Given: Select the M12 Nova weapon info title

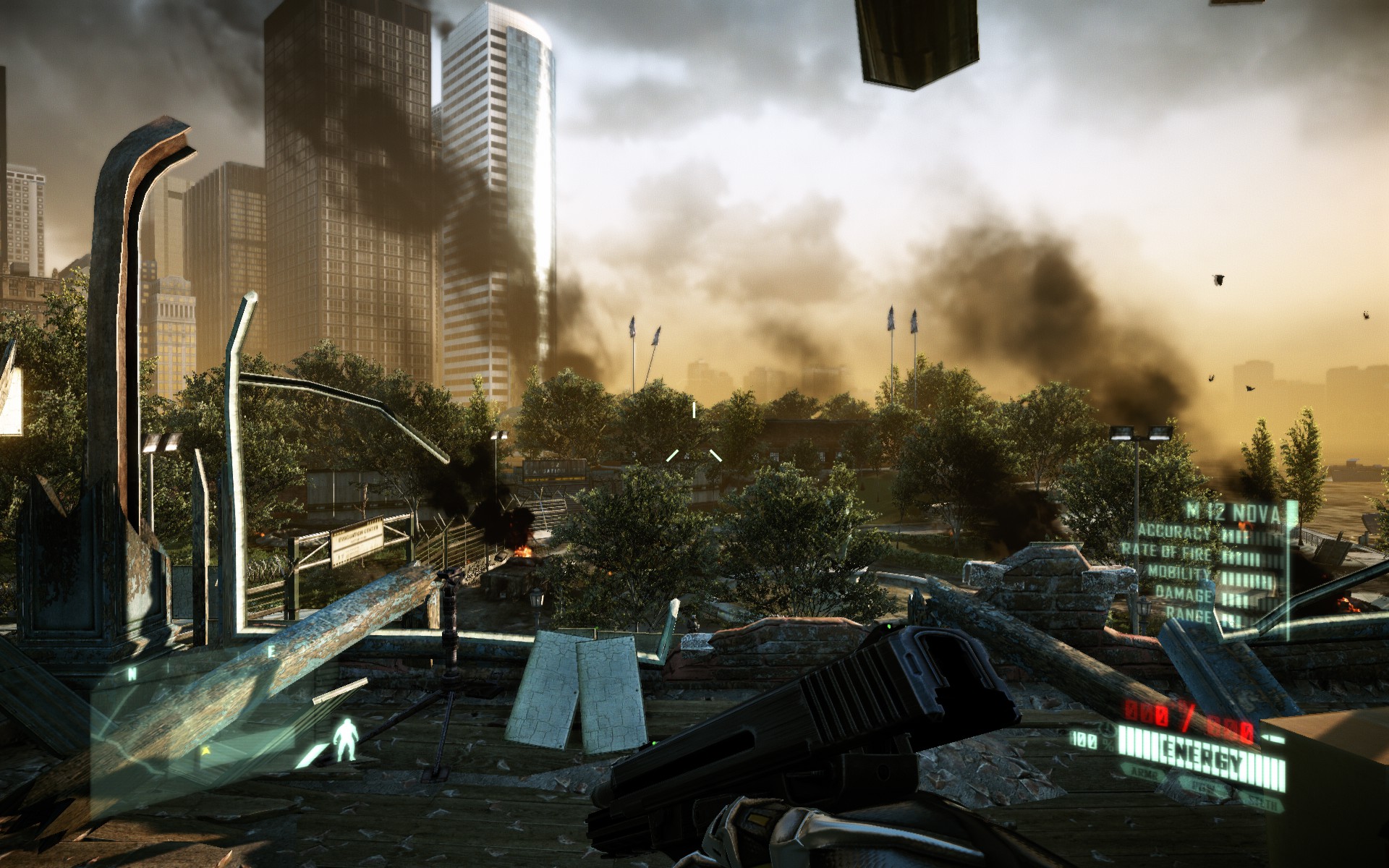Looking at the screenshot, I should [x=1233, y=514].
